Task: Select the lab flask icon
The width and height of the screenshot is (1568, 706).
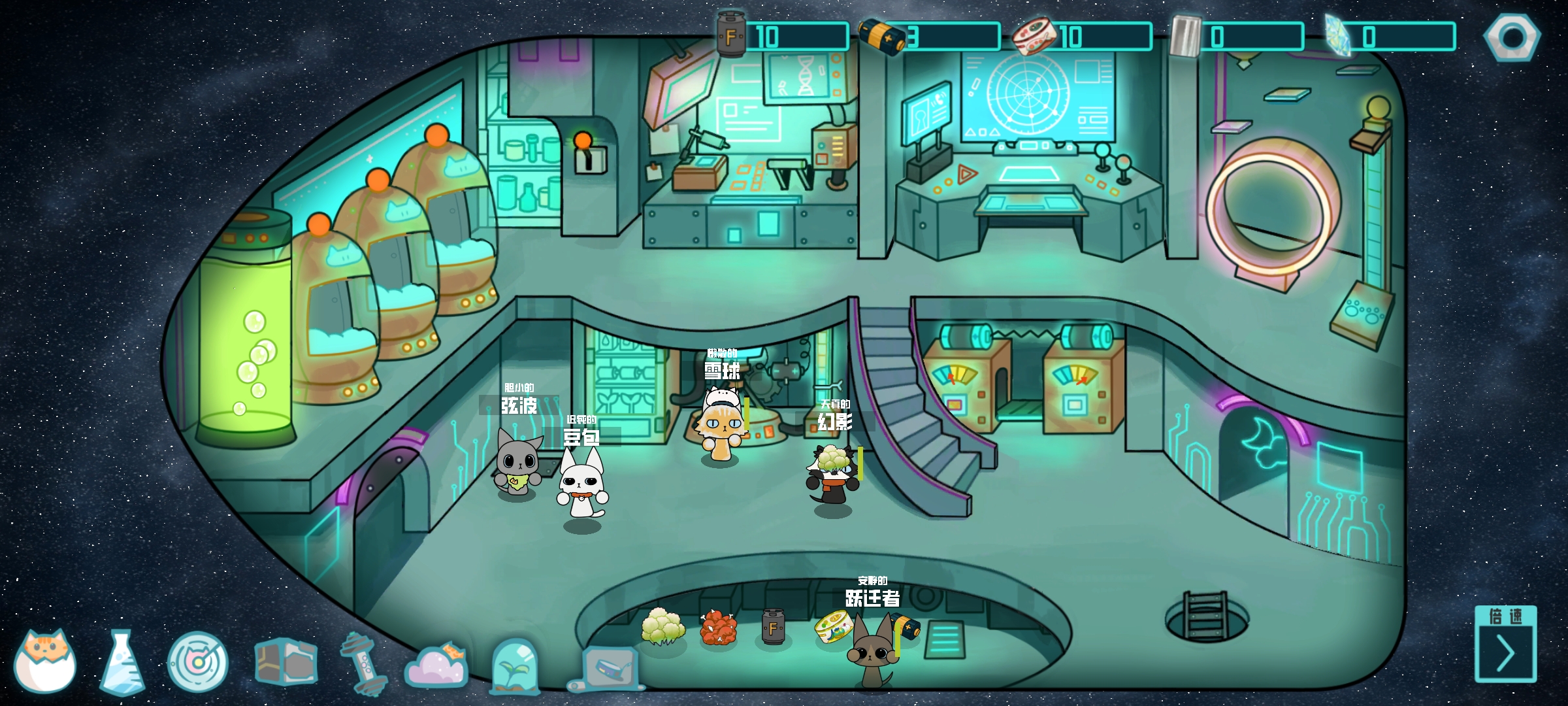Action: 122,662
